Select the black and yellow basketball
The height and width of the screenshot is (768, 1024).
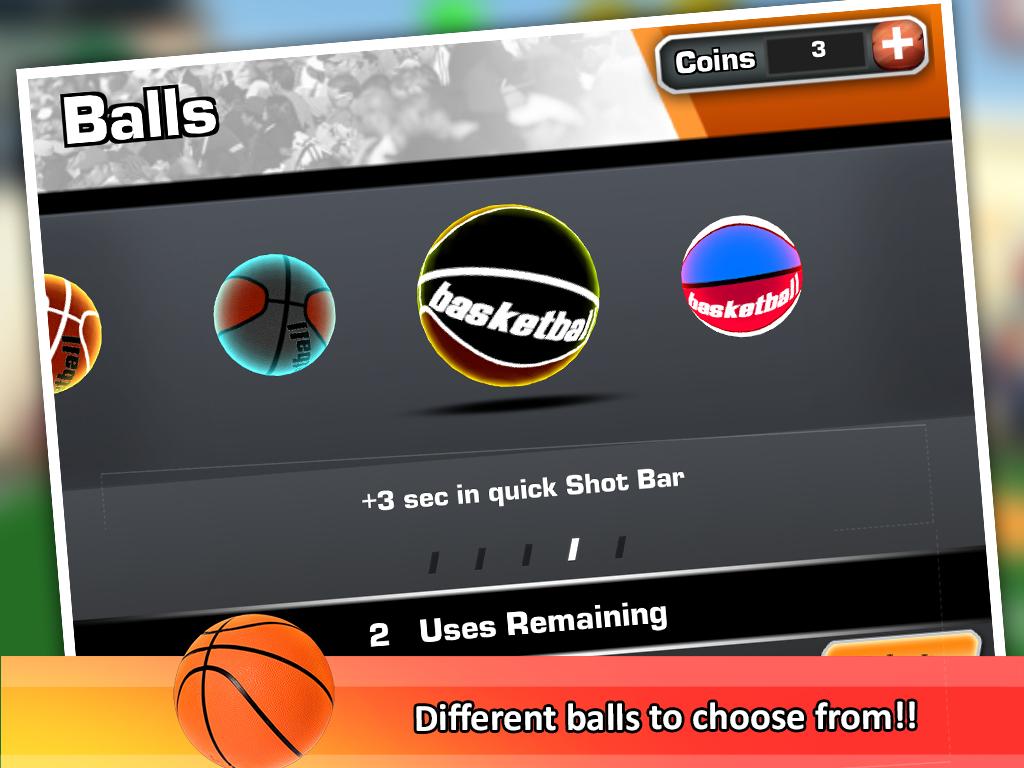(x=508, y=297)
